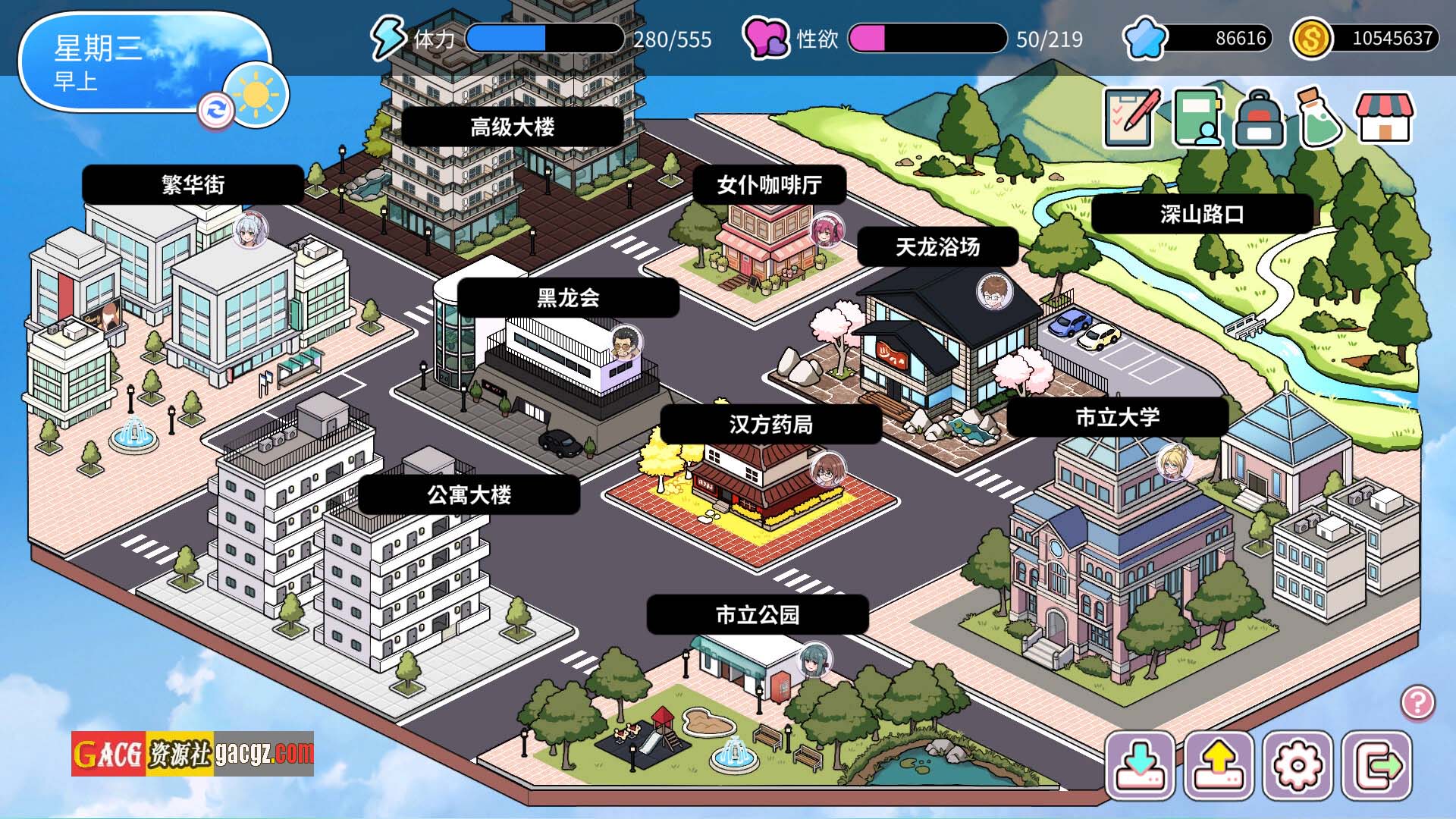This screenshot has width=1456, height=819.
Task: Travel to 繁华街
Action: [x=193, y=184]
